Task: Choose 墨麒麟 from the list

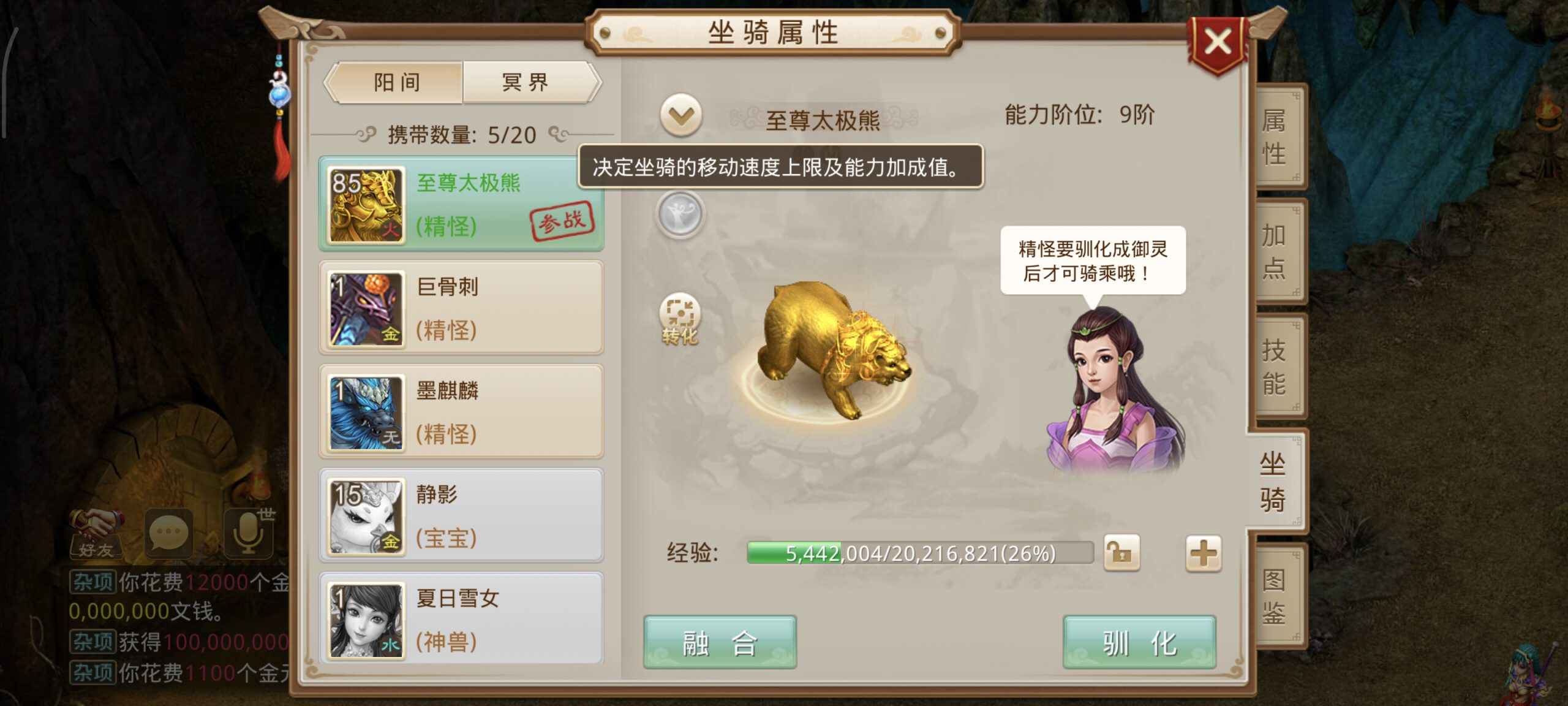Action: (461, 411)
